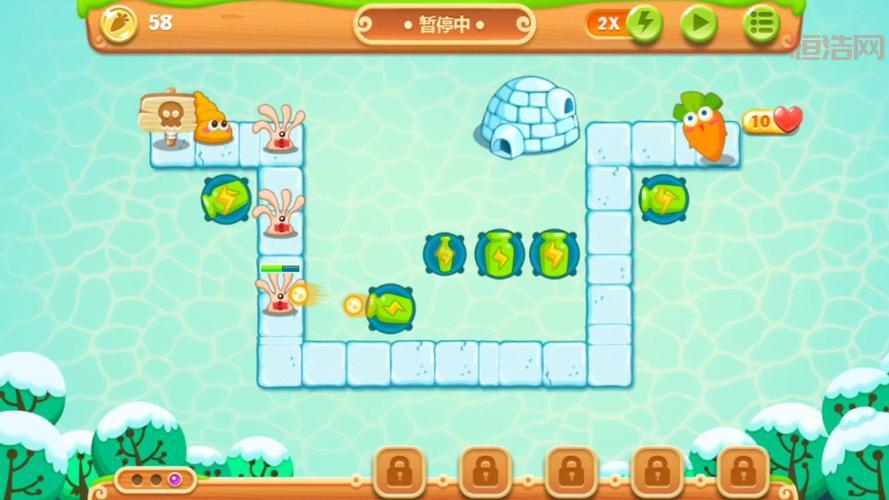Open the green list menu button
The width and height of the screenshot is (889, 500).
[x=761, y=23]
